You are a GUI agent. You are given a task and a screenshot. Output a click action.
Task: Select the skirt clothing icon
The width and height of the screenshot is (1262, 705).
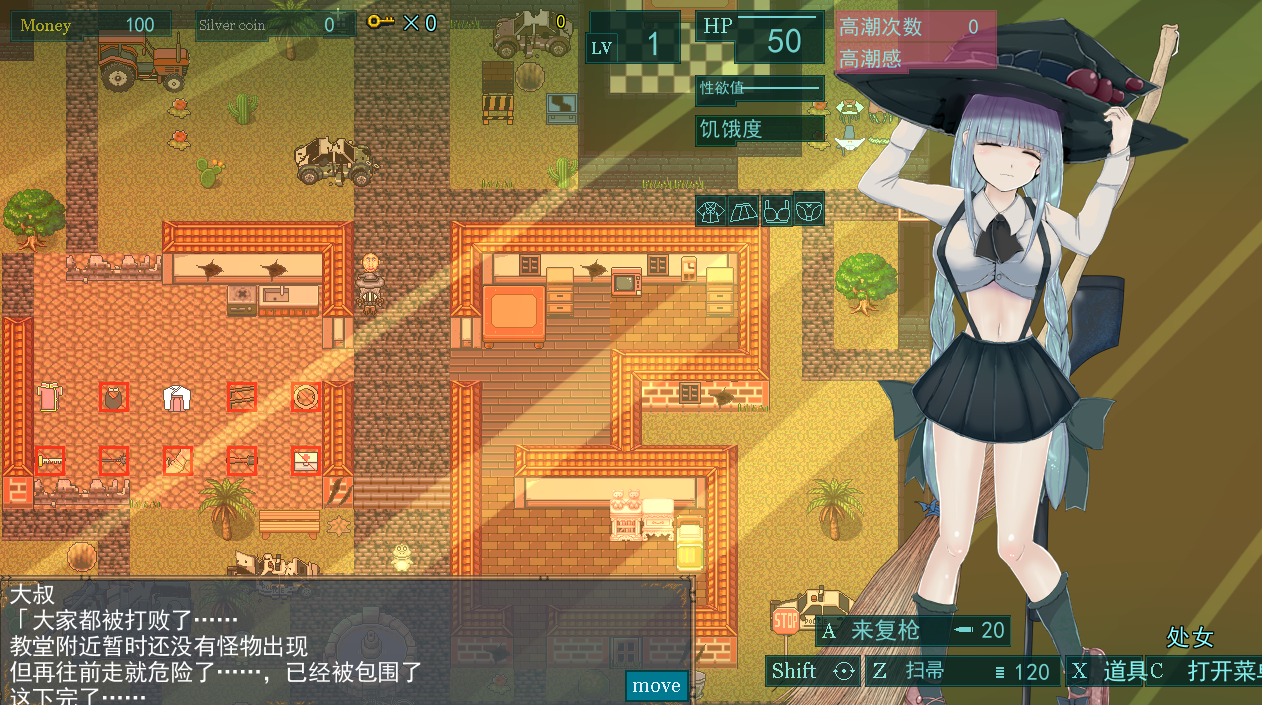743,211
